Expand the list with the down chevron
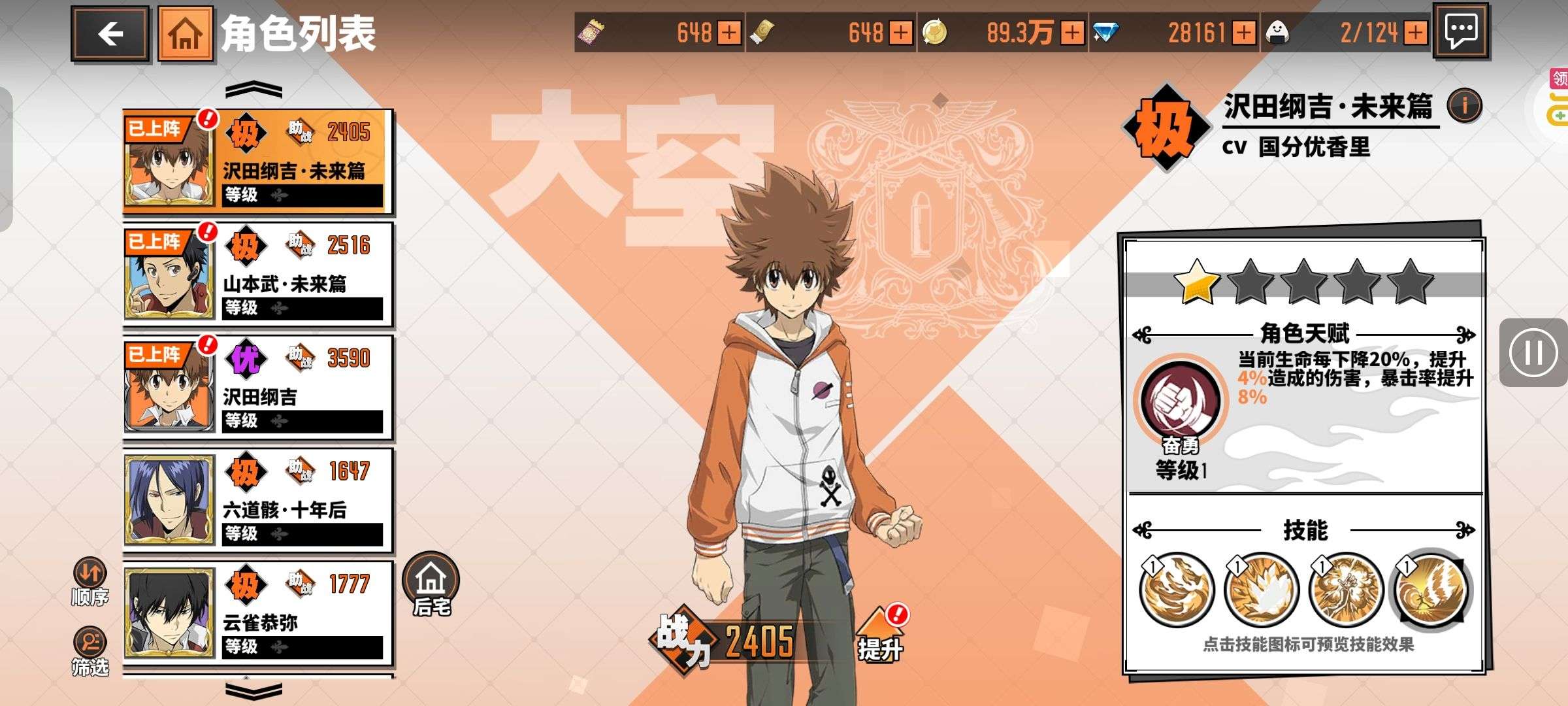This screenshot has width=1568, height=706. click(253, 690)
